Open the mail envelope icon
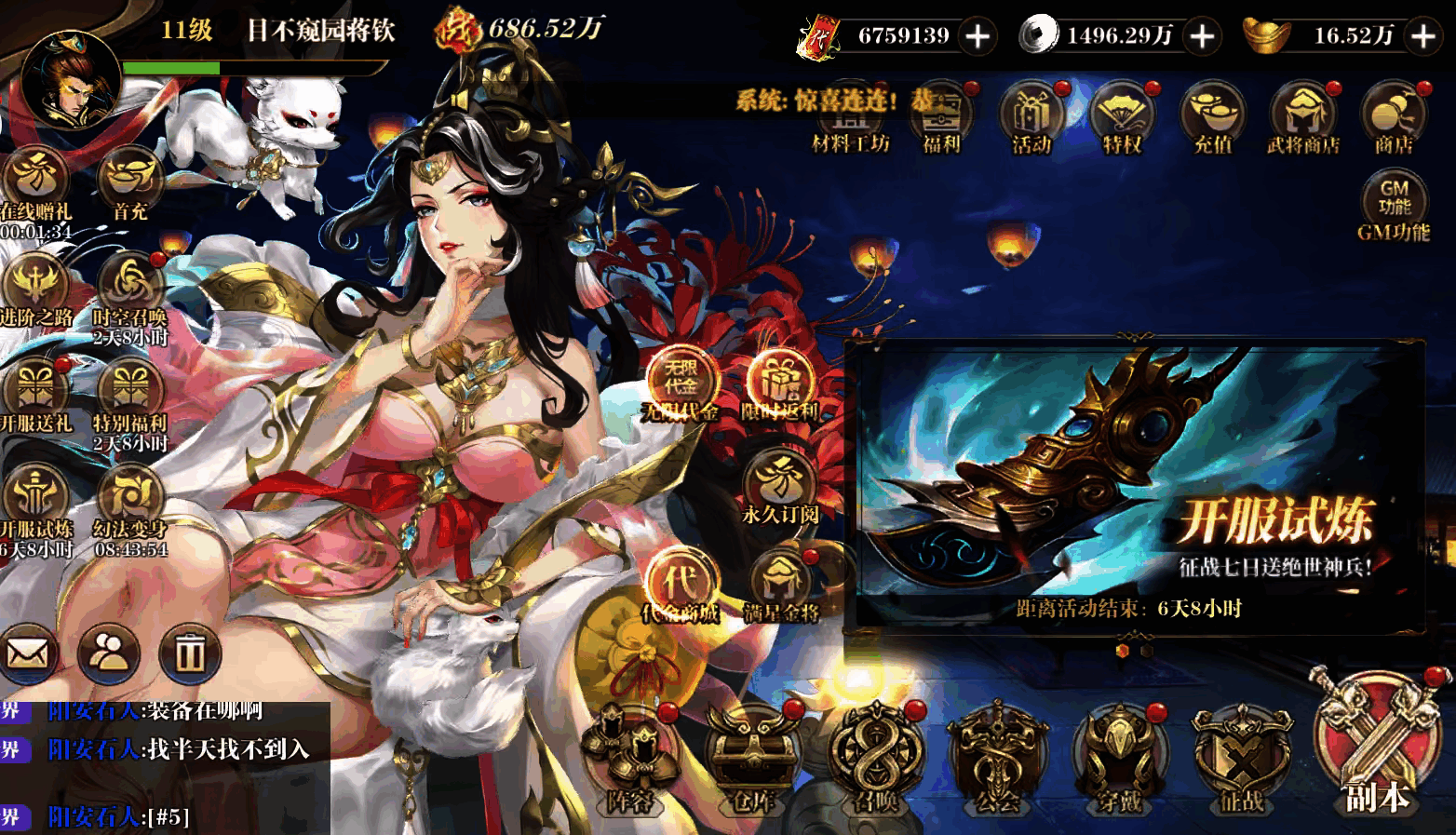This screenshot has width=1456, height=835. 29,653
